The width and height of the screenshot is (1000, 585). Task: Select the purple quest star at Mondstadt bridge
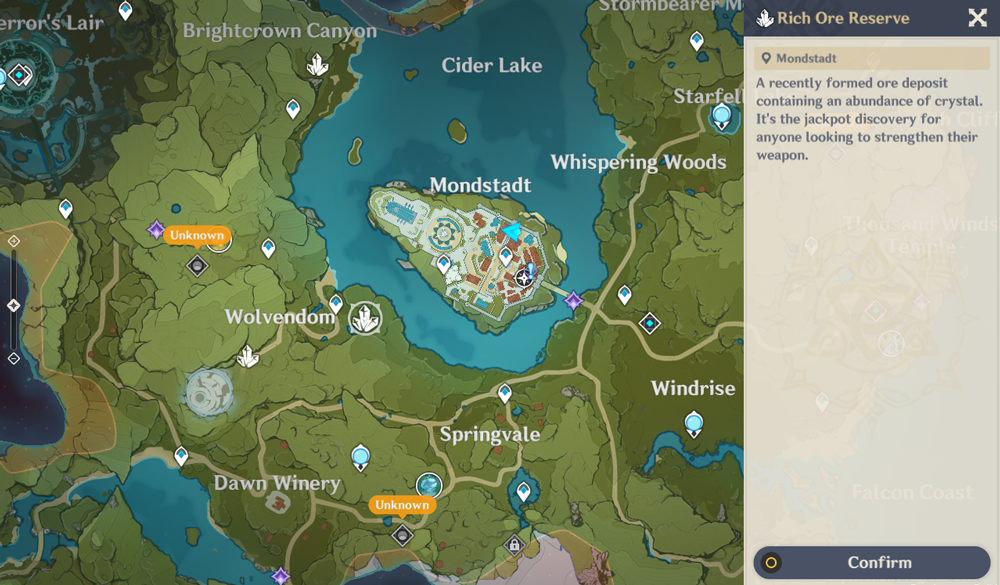[574, 300]
